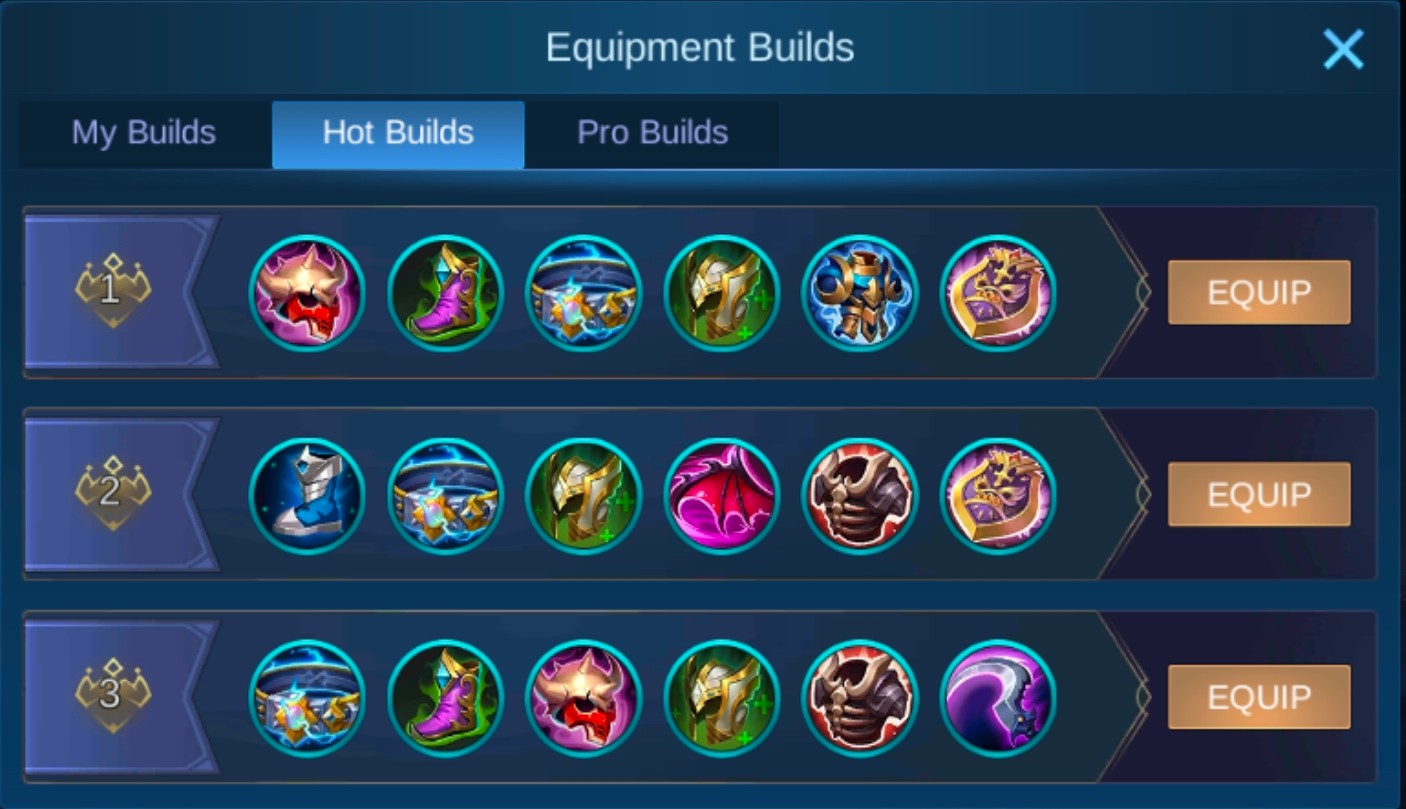Select the silver Warrior Boots in build 2
Screen dimensions: 1406x809
[x=307, y=494]
